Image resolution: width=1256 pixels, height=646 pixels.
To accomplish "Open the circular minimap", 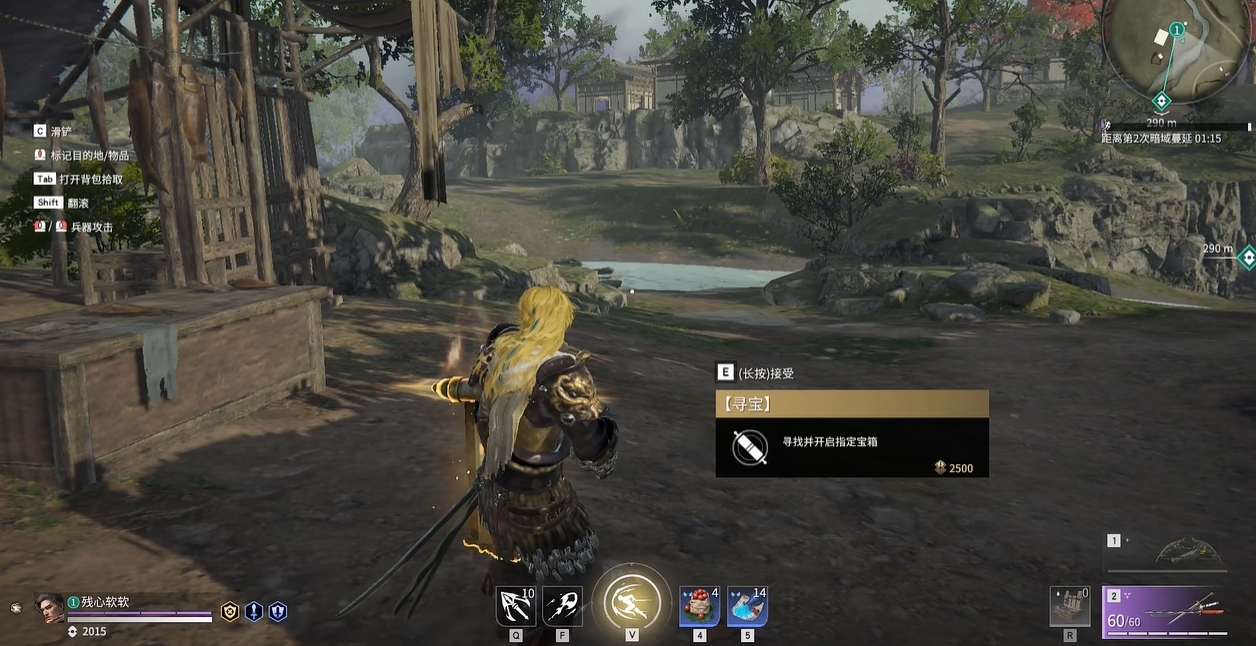I will [x=1176, y=50].
